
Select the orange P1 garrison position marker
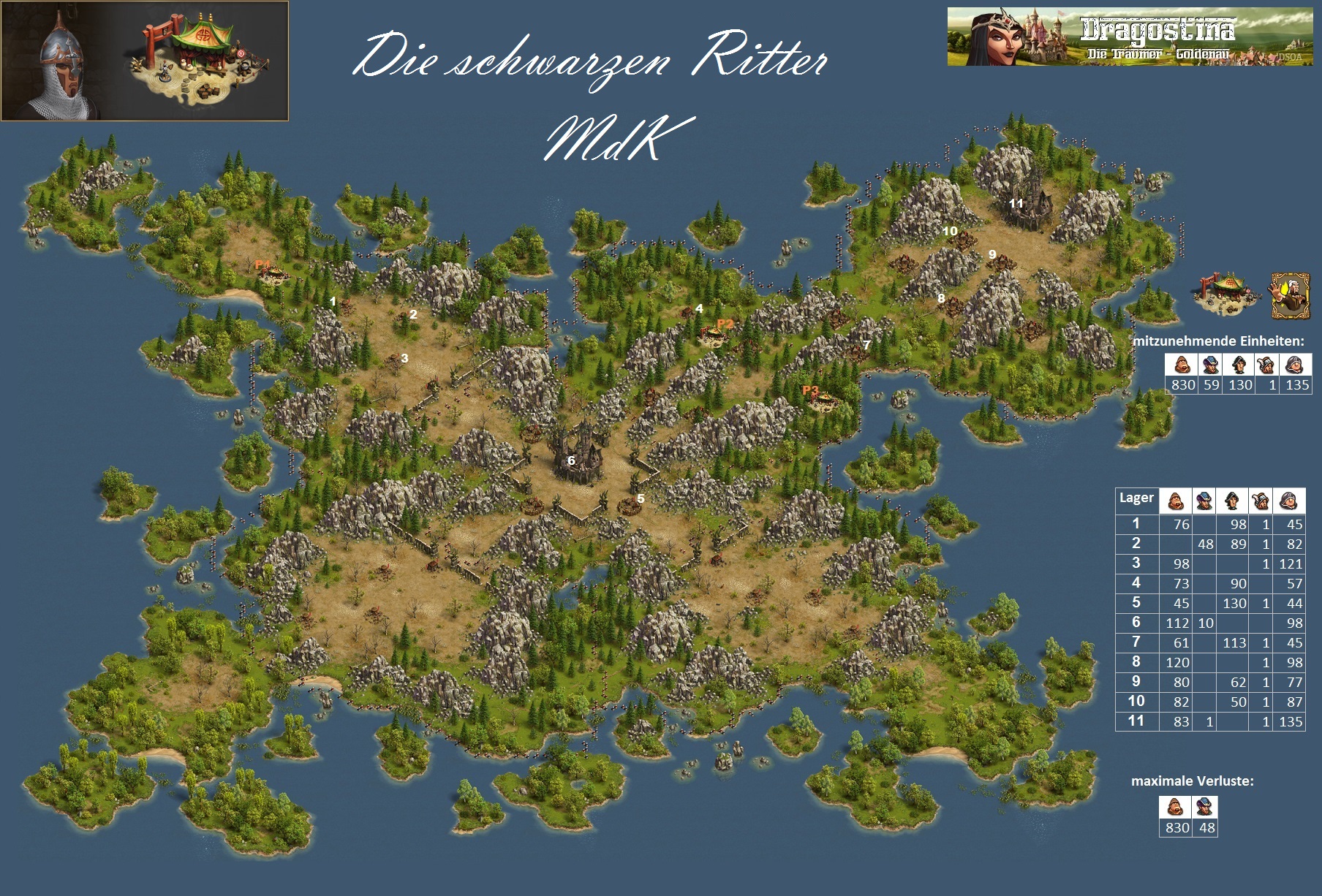tap(262, 265)
